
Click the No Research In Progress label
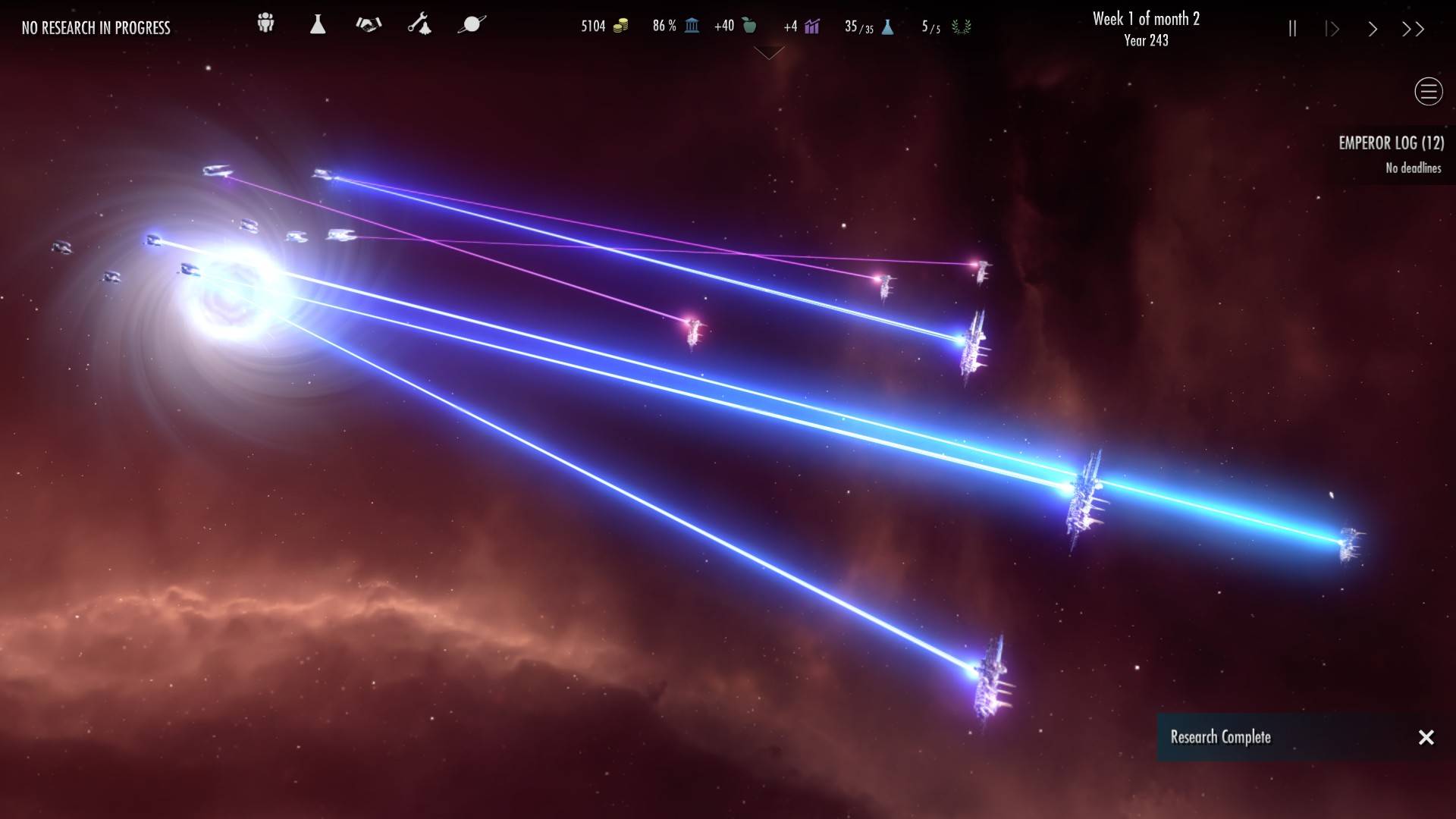96,28
